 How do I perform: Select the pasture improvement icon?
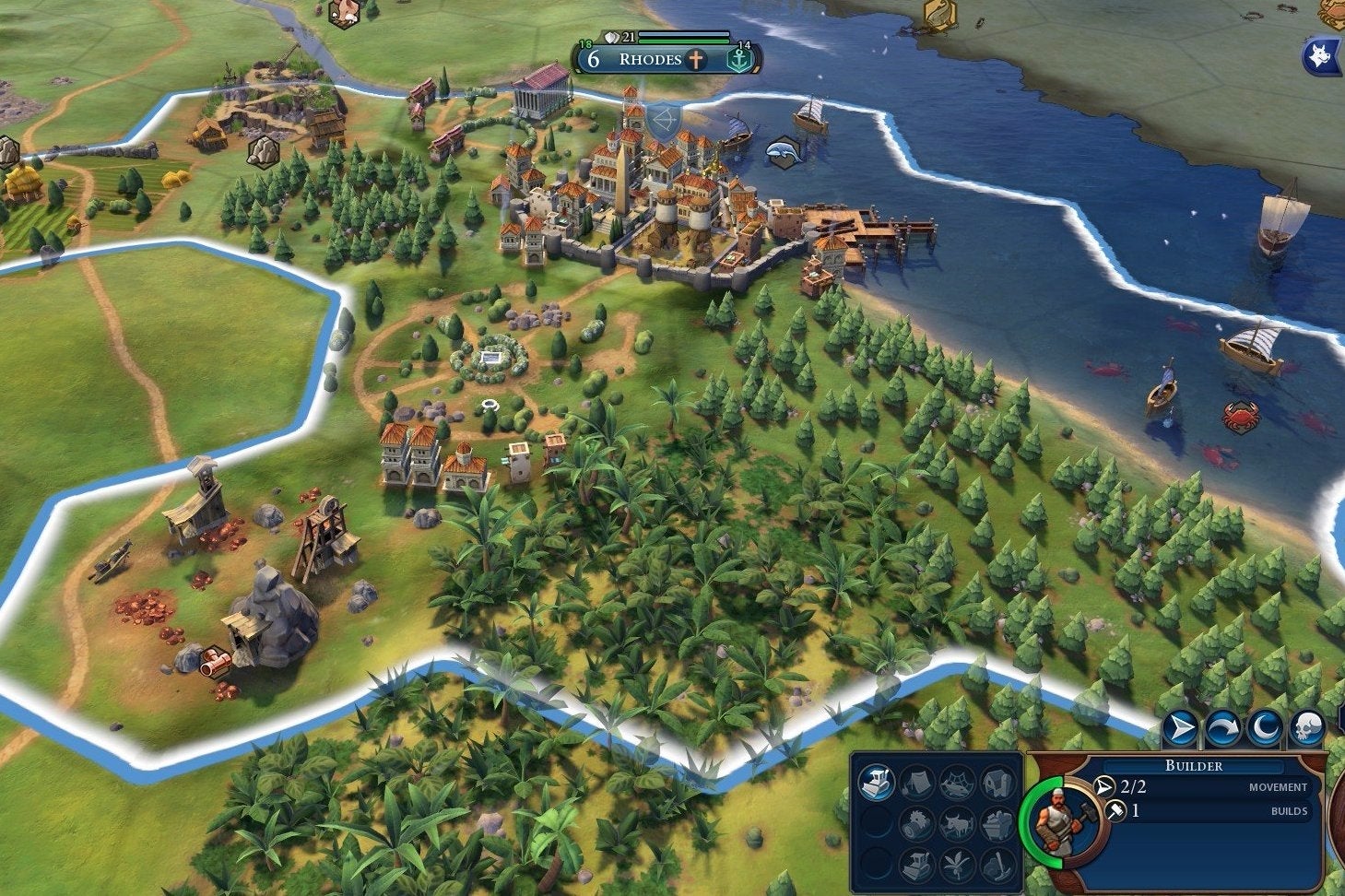point(958,825)
